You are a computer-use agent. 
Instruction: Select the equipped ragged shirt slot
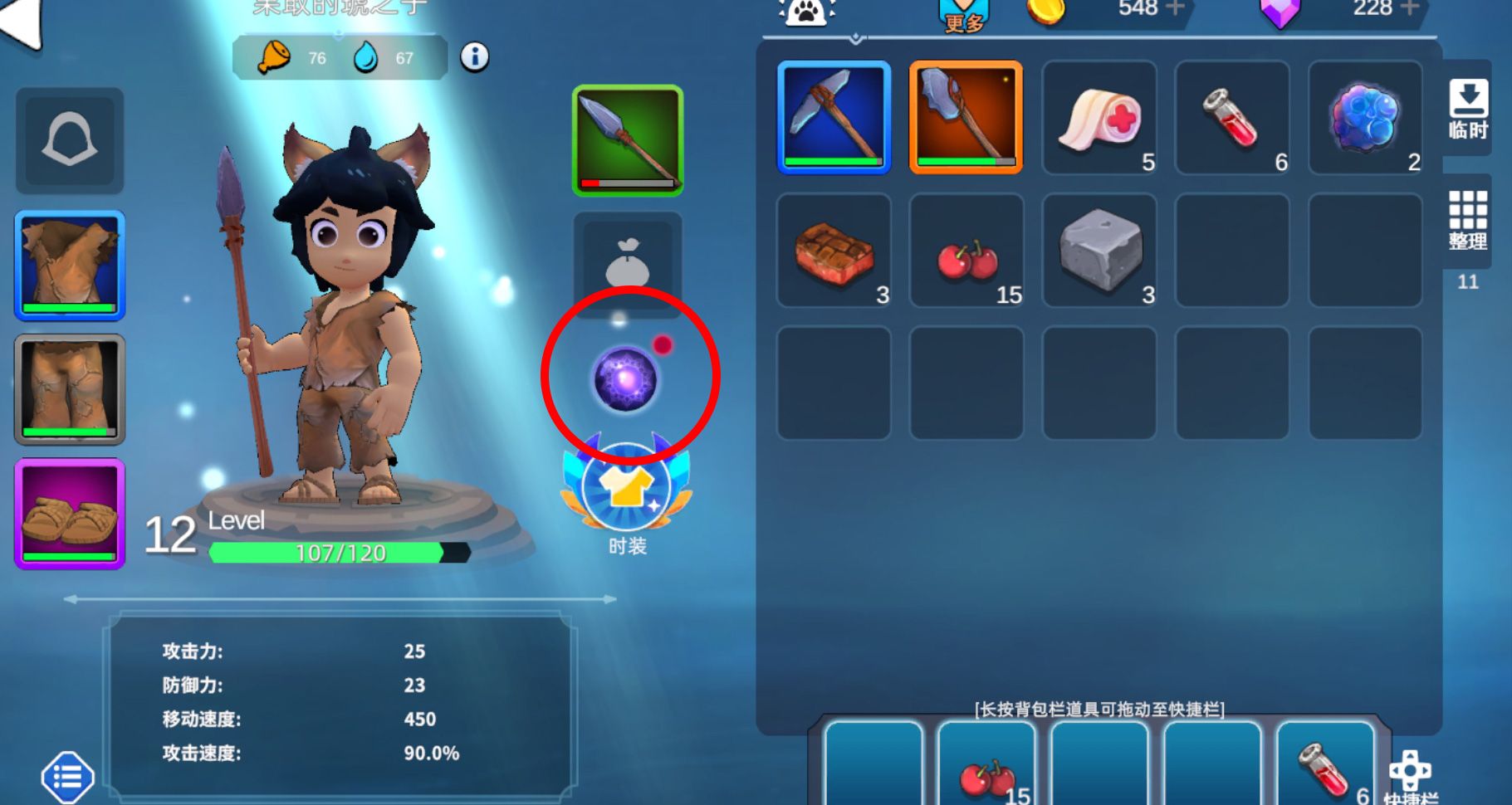[x=70, y=265]
